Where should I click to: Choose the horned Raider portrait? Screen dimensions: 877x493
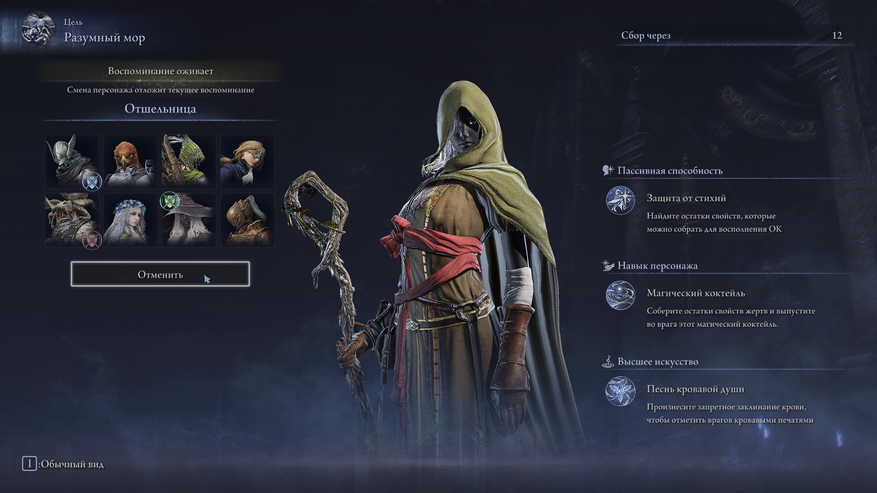72,219
